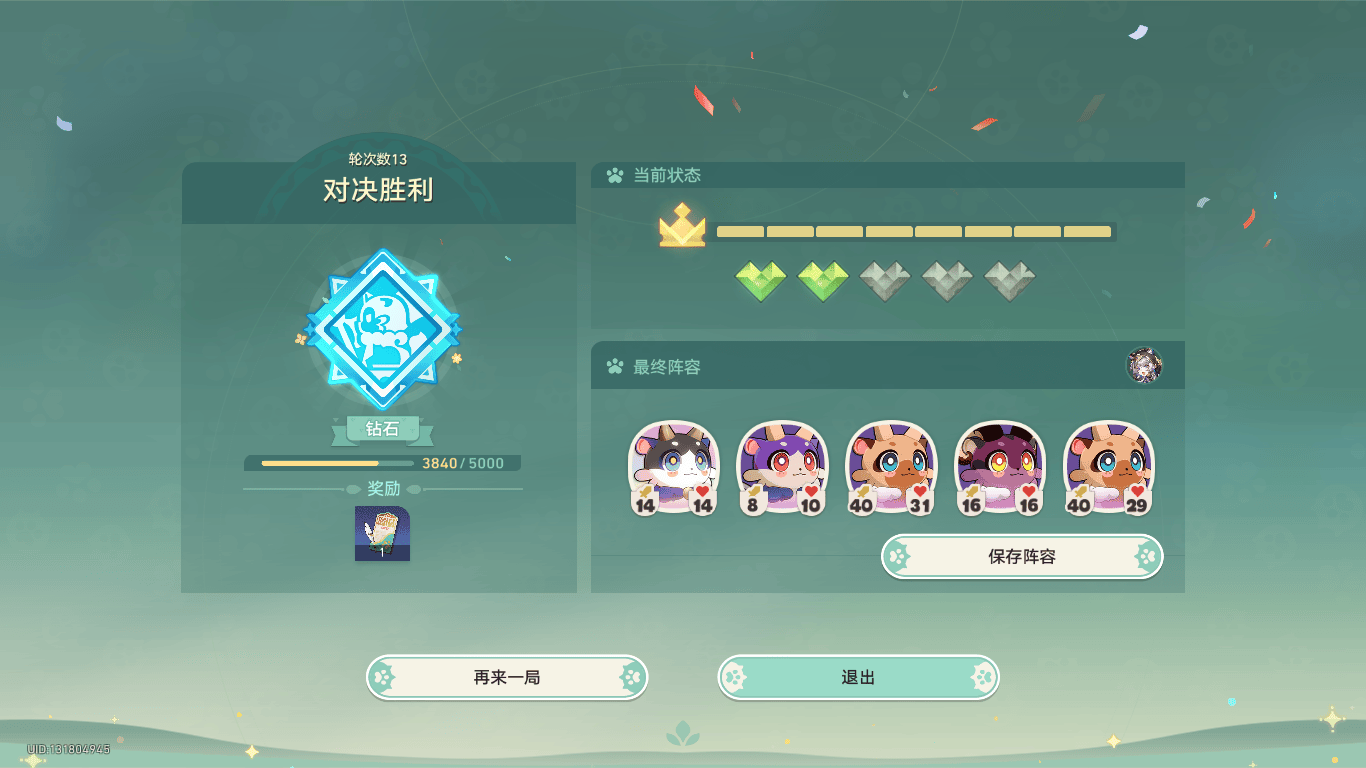Click the 钻石 rank label
The image size is (1366, 768).
381,429
